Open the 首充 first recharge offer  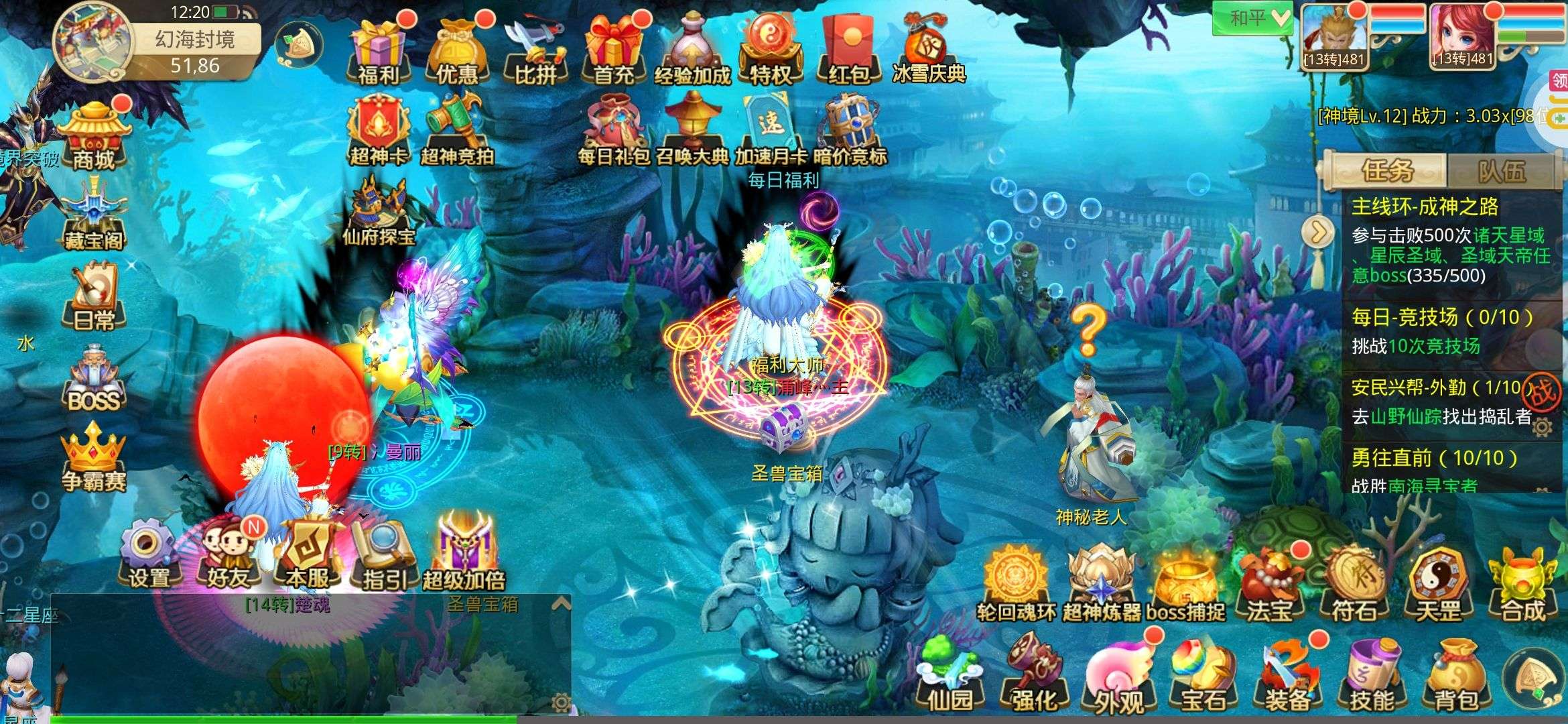(x=612, y=51)
